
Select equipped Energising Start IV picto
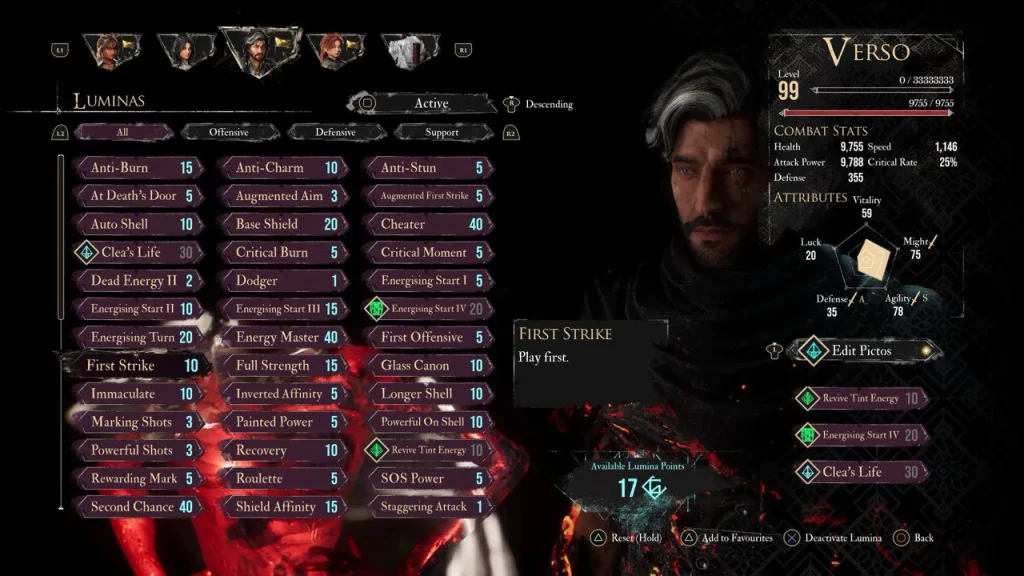click(x=861, y=435)
